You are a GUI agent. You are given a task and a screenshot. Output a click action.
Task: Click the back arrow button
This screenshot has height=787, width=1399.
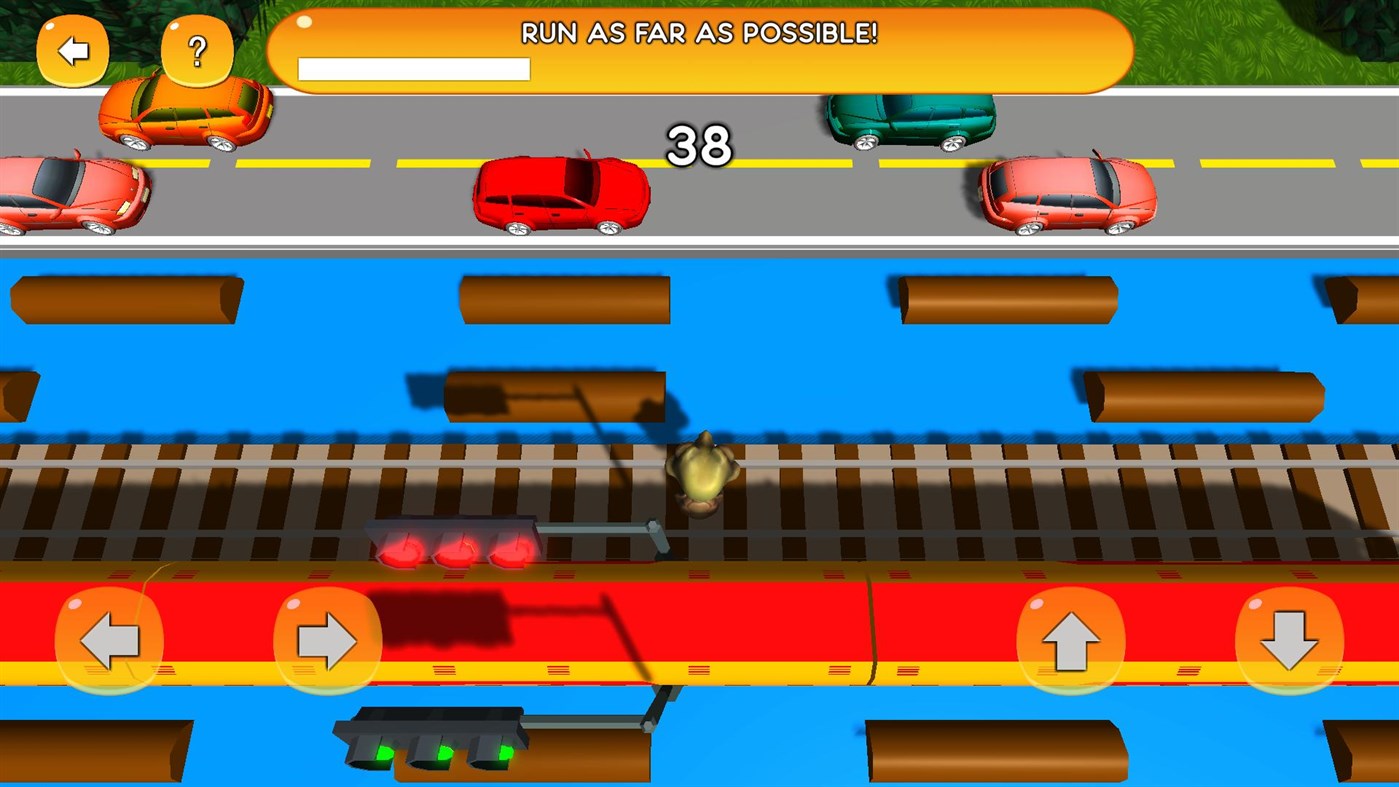click(x=74, y=48)
